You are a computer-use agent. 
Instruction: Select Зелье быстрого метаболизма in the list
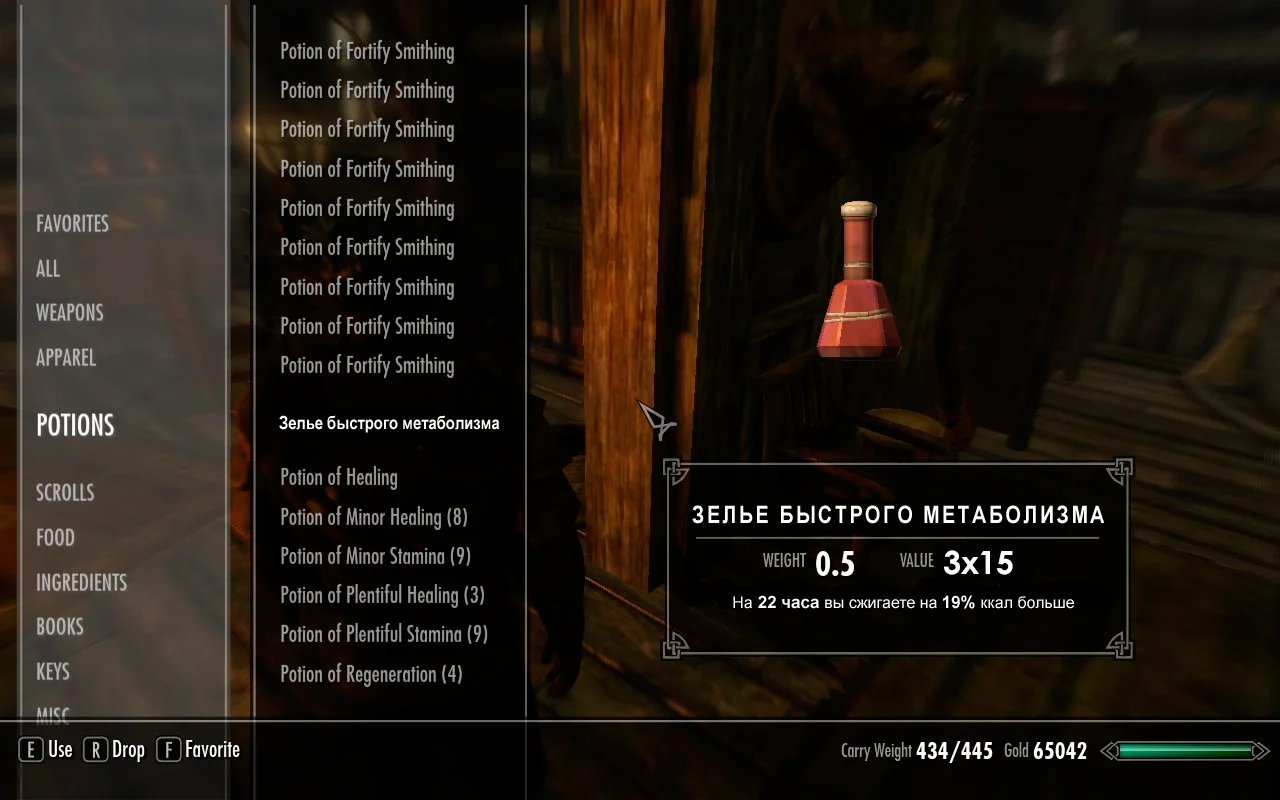pyautogui.click(x=389, y=424)
